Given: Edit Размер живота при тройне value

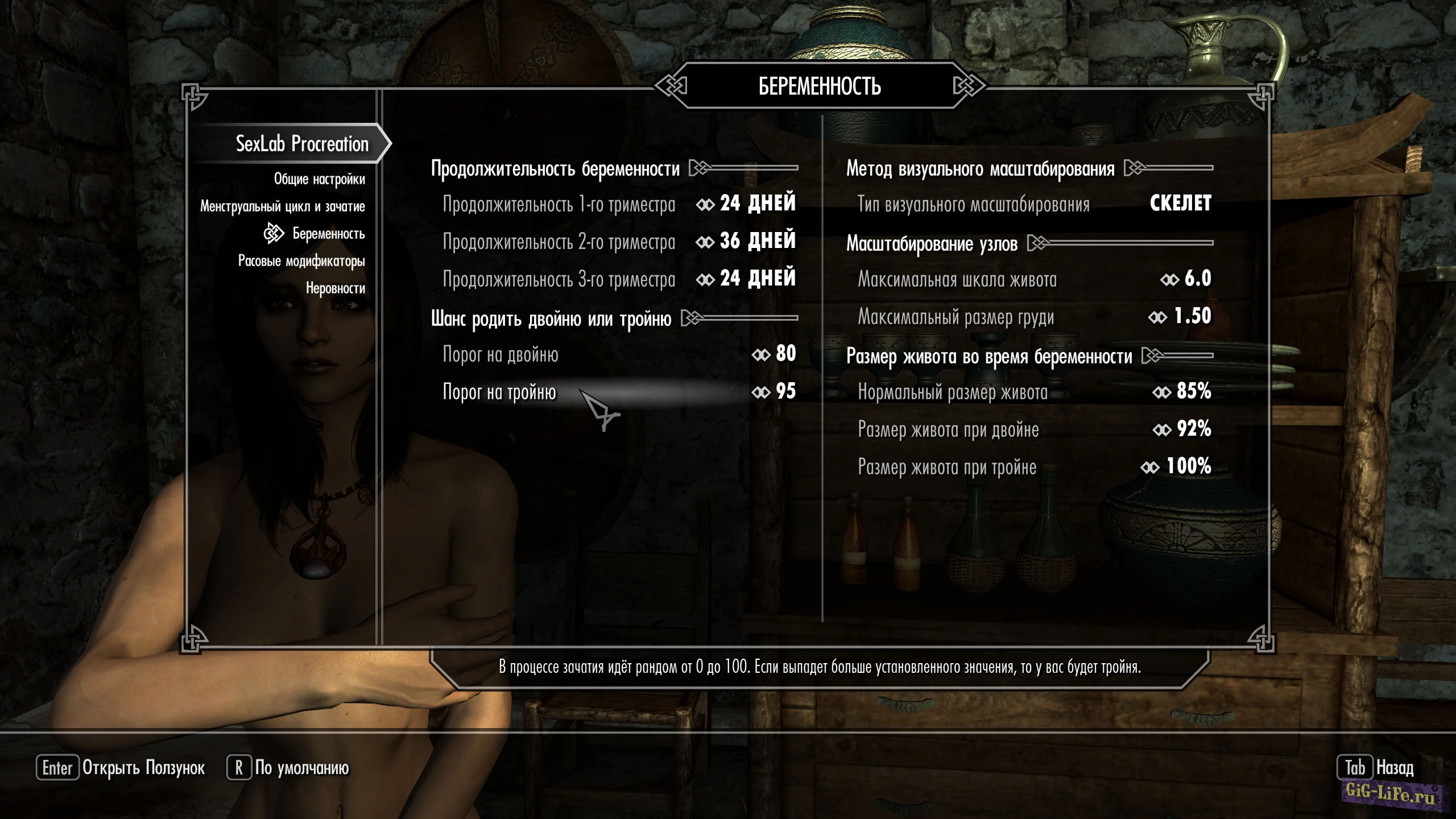Looking at the screenshot, I should (x=1034, y=467).
